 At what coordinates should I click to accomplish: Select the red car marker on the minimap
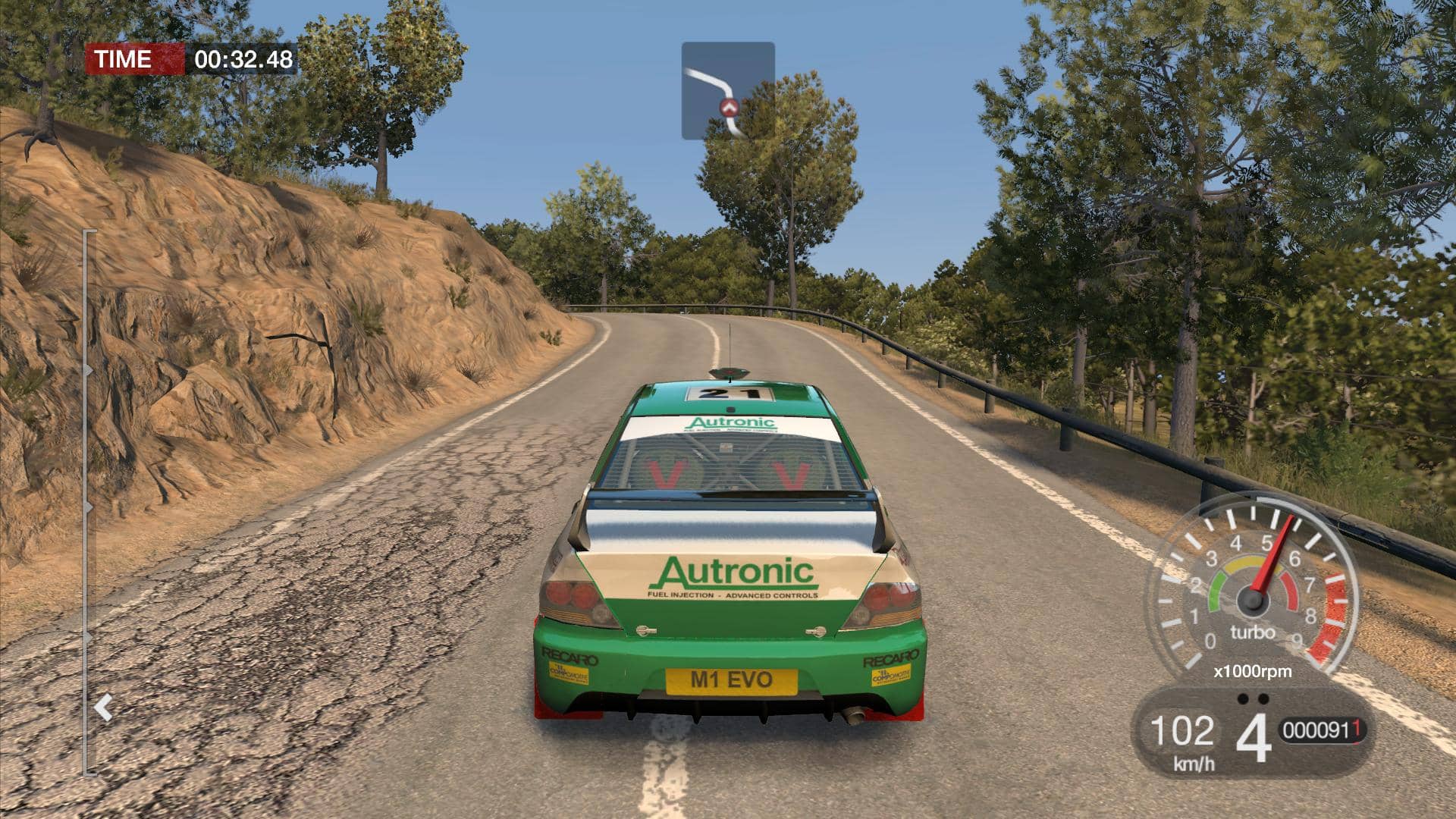730,108
